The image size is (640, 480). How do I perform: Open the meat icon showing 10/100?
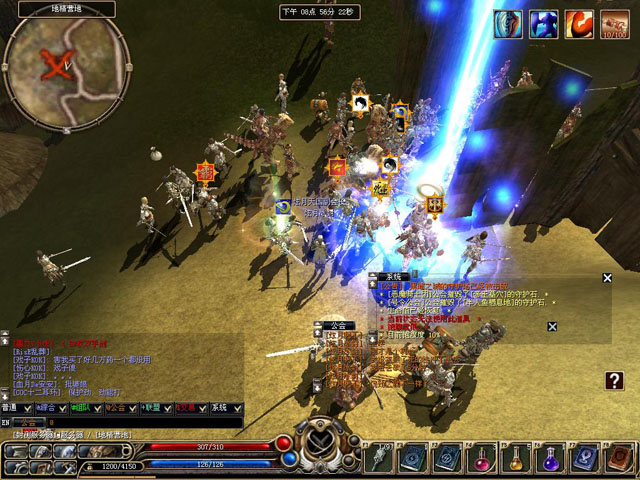[613, 24]
